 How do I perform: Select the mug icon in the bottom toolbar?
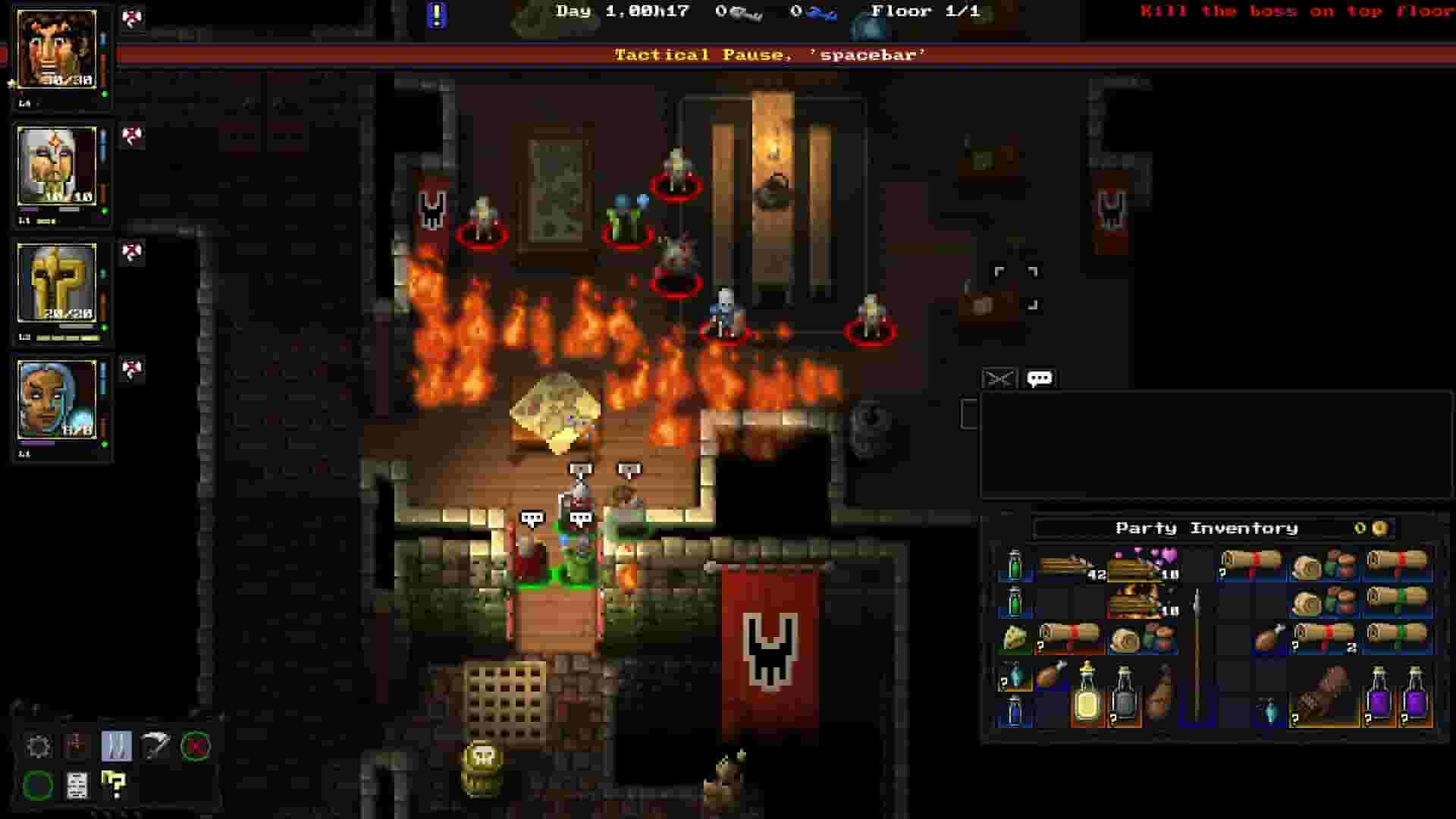click(76, 745)
